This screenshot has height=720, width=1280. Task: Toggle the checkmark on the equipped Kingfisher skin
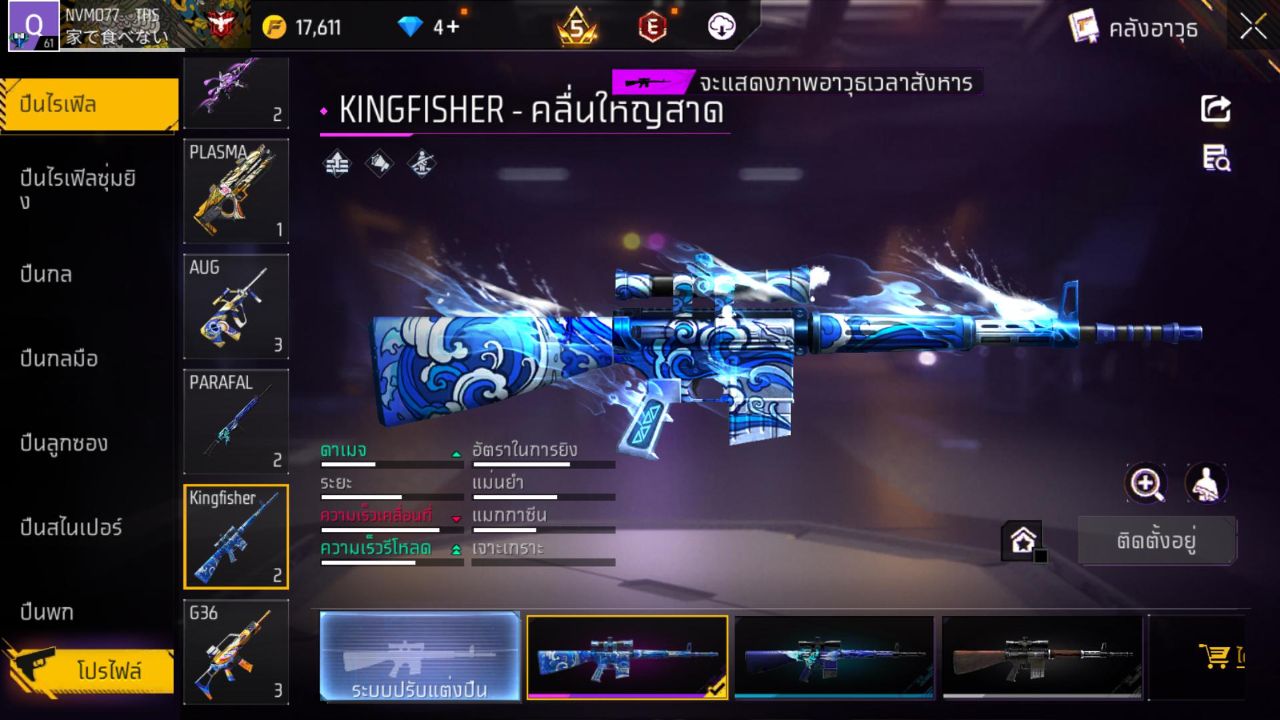click(716, 690)
